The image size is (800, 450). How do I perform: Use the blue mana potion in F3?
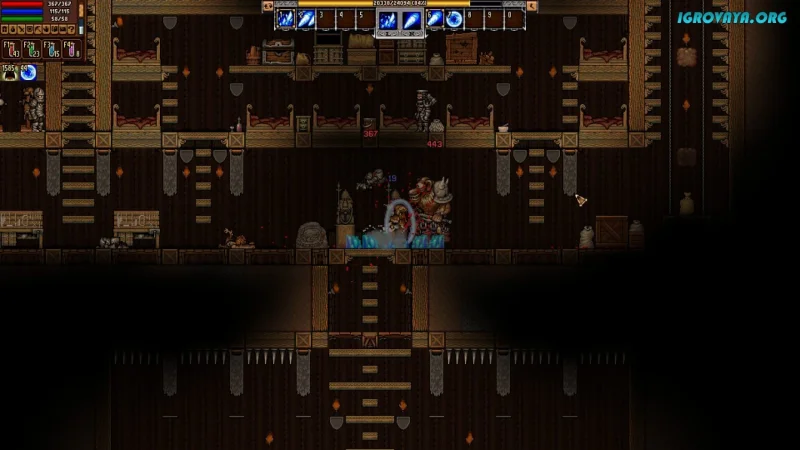point(51,49)
